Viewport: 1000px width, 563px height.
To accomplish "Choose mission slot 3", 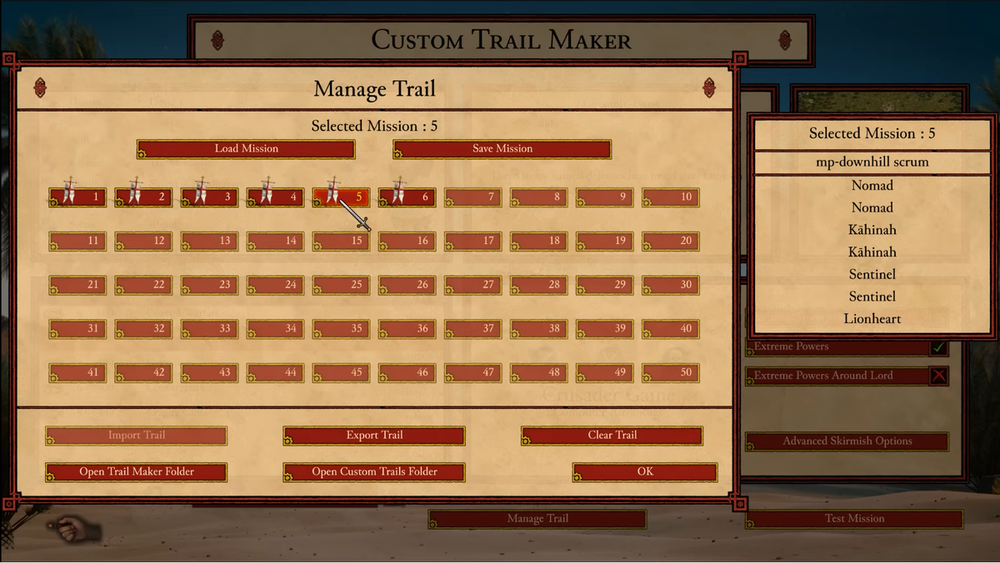I will click(x=210, y=198).
